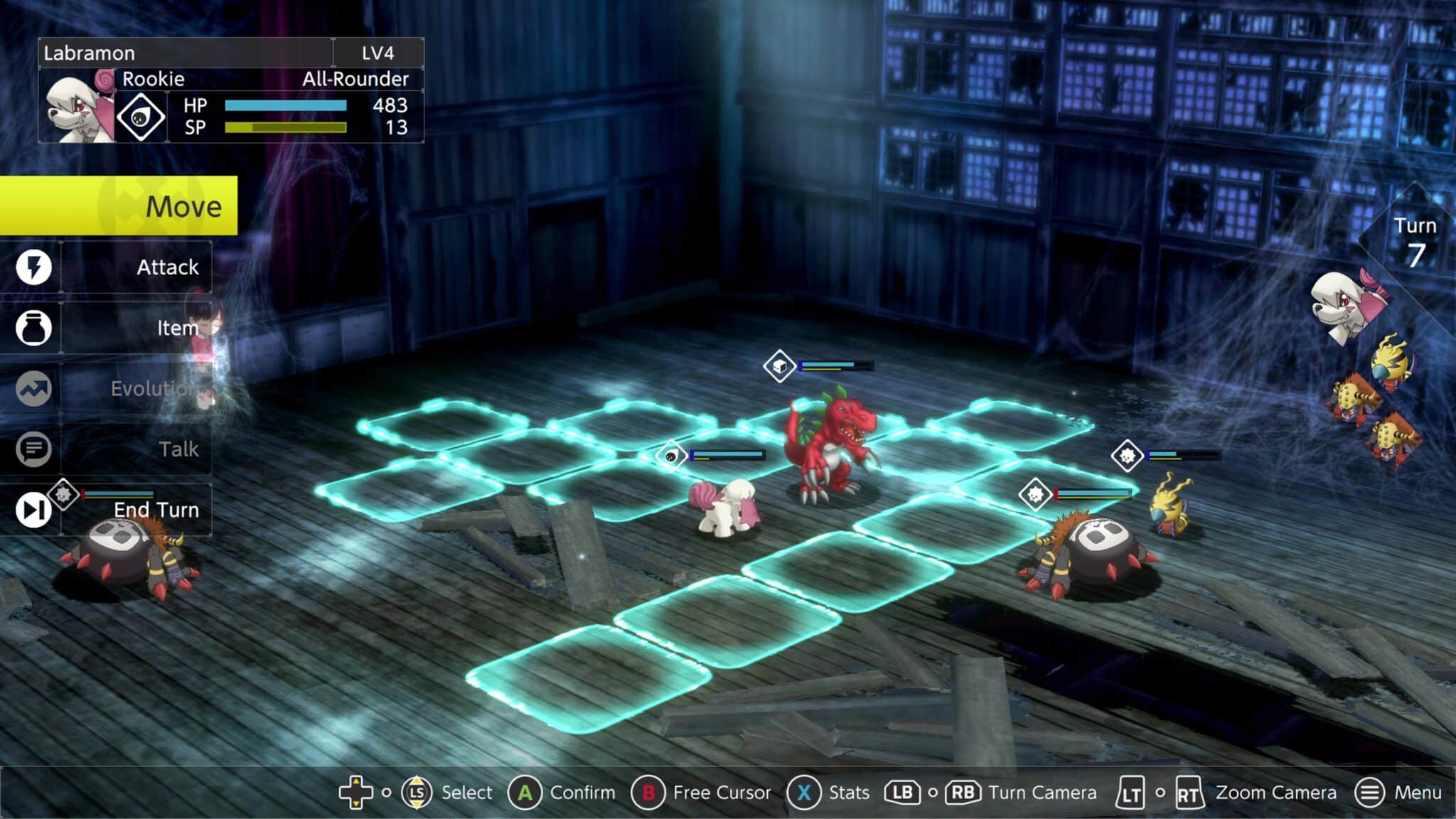The height and width of the screenshot is (819, 1456).
Task: Click the skip-forward End Turn icon
Action: [33, 510]
